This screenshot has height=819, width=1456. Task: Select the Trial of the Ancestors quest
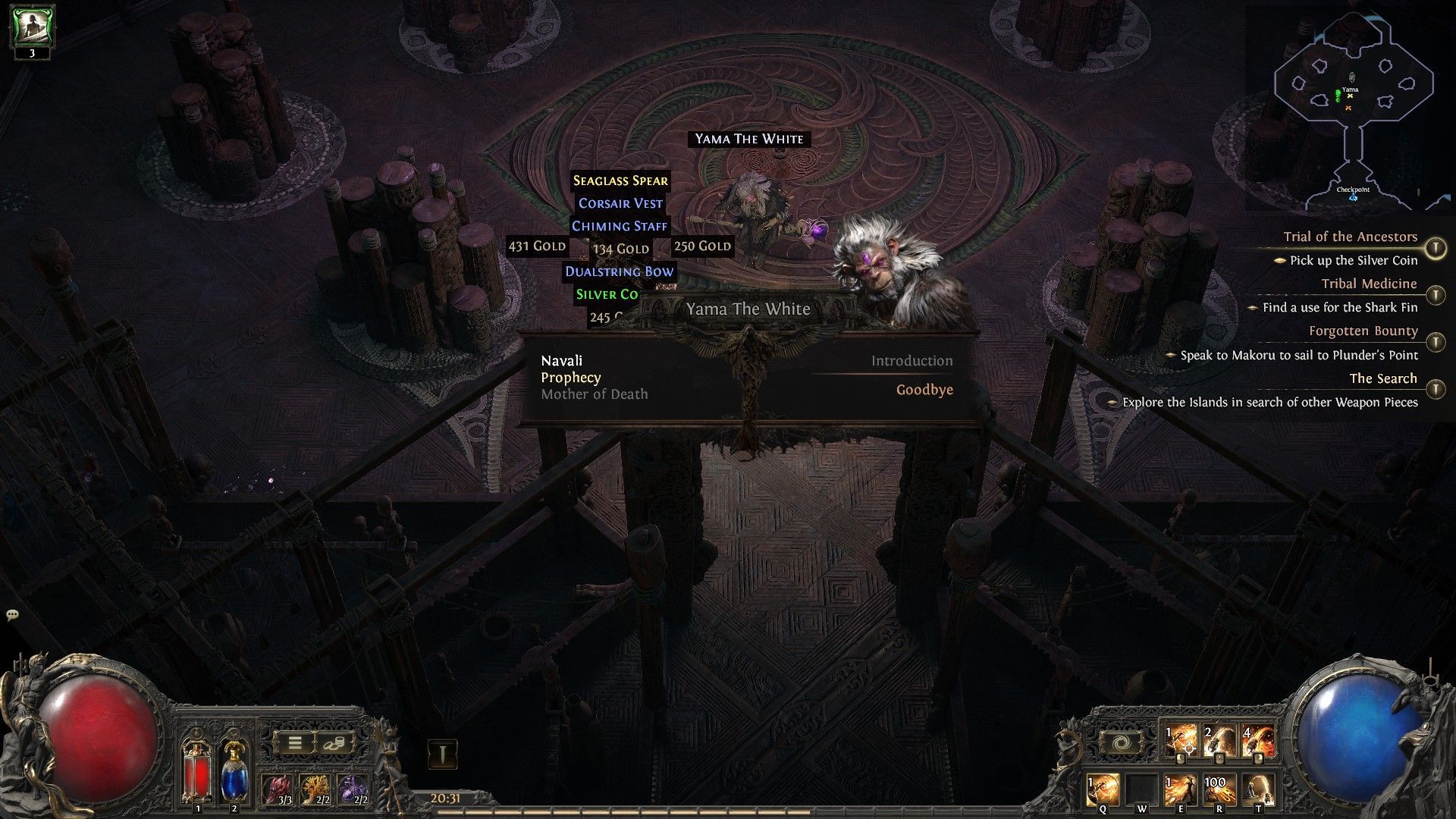pos(1350,237)
